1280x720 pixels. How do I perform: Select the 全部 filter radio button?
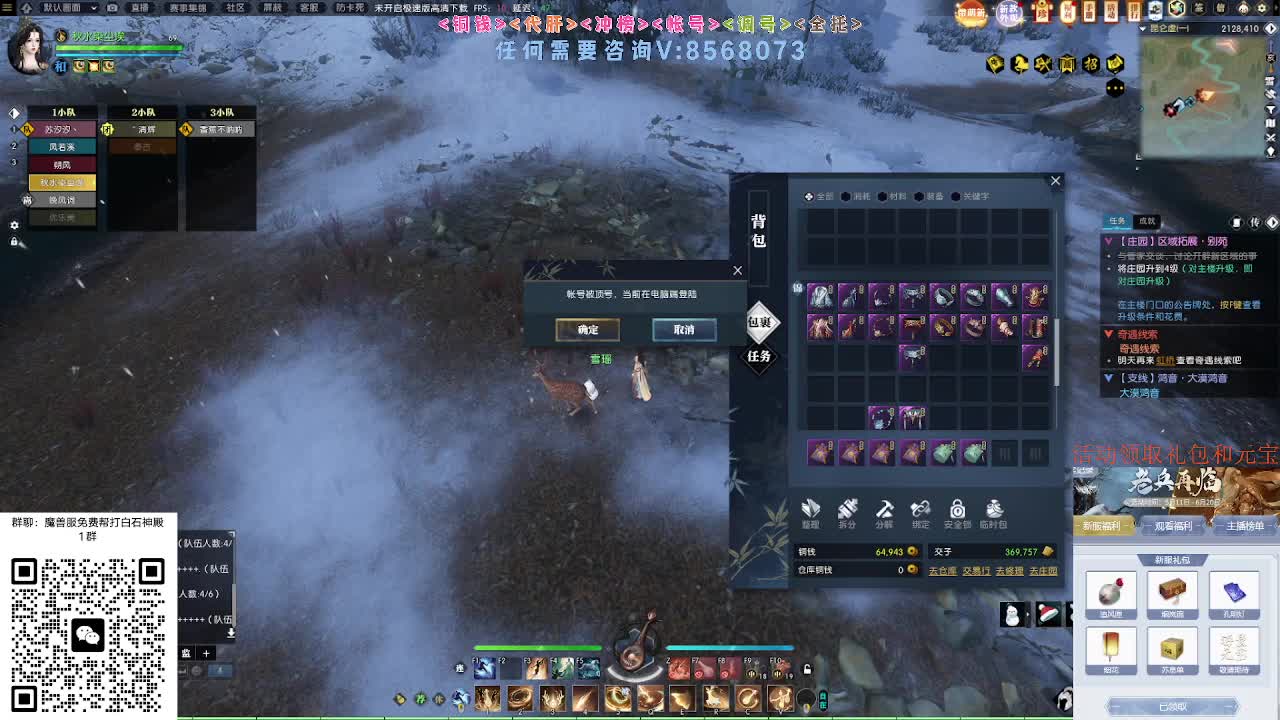click(x=809, y=196)
